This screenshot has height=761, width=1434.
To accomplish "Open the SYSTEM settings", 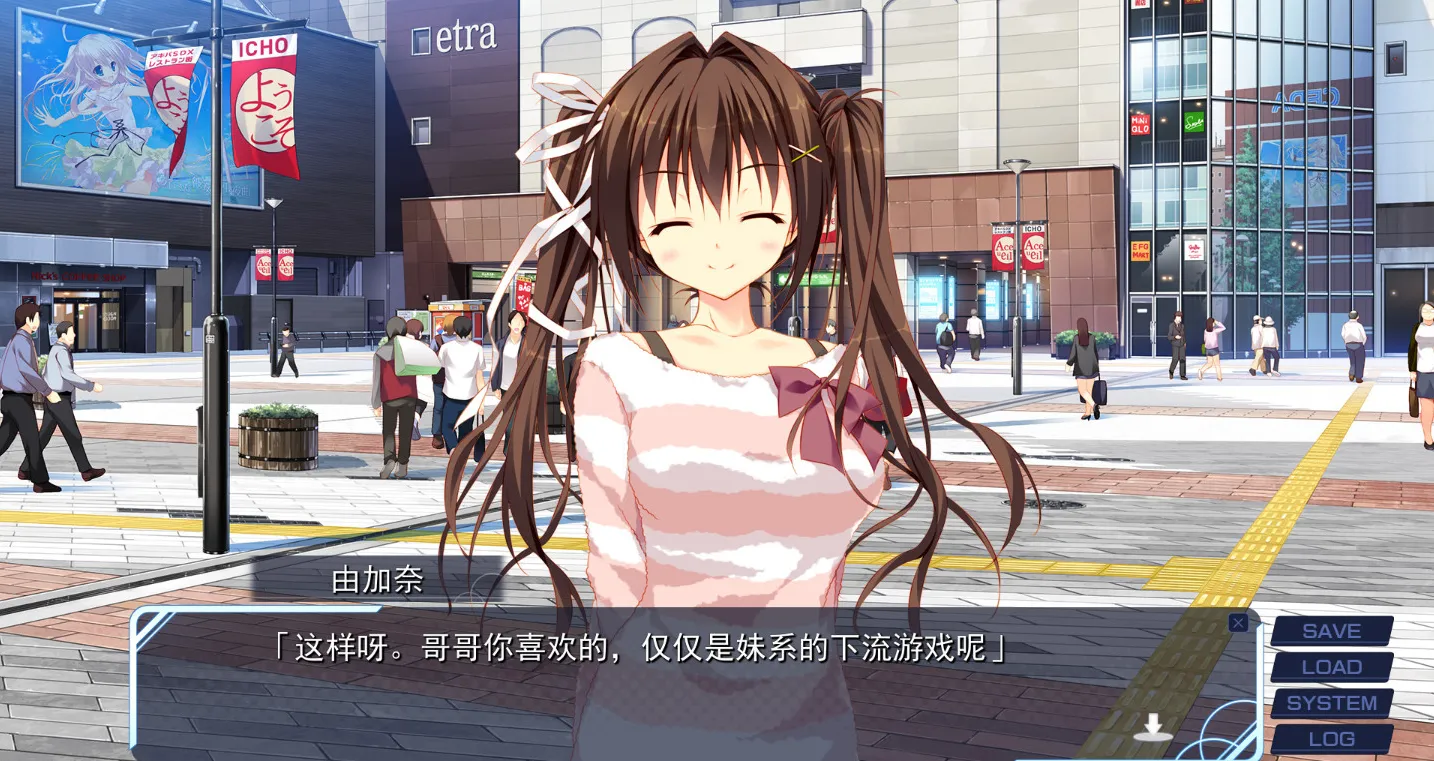I will [x=1331, y=703].
